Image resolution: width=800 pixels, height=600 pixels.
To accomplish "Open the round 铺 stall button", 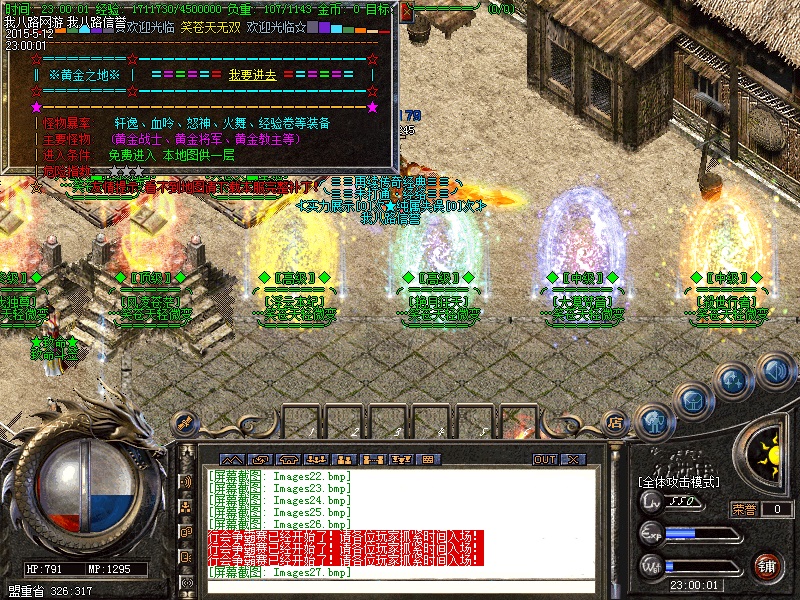I will click(768, 566).
